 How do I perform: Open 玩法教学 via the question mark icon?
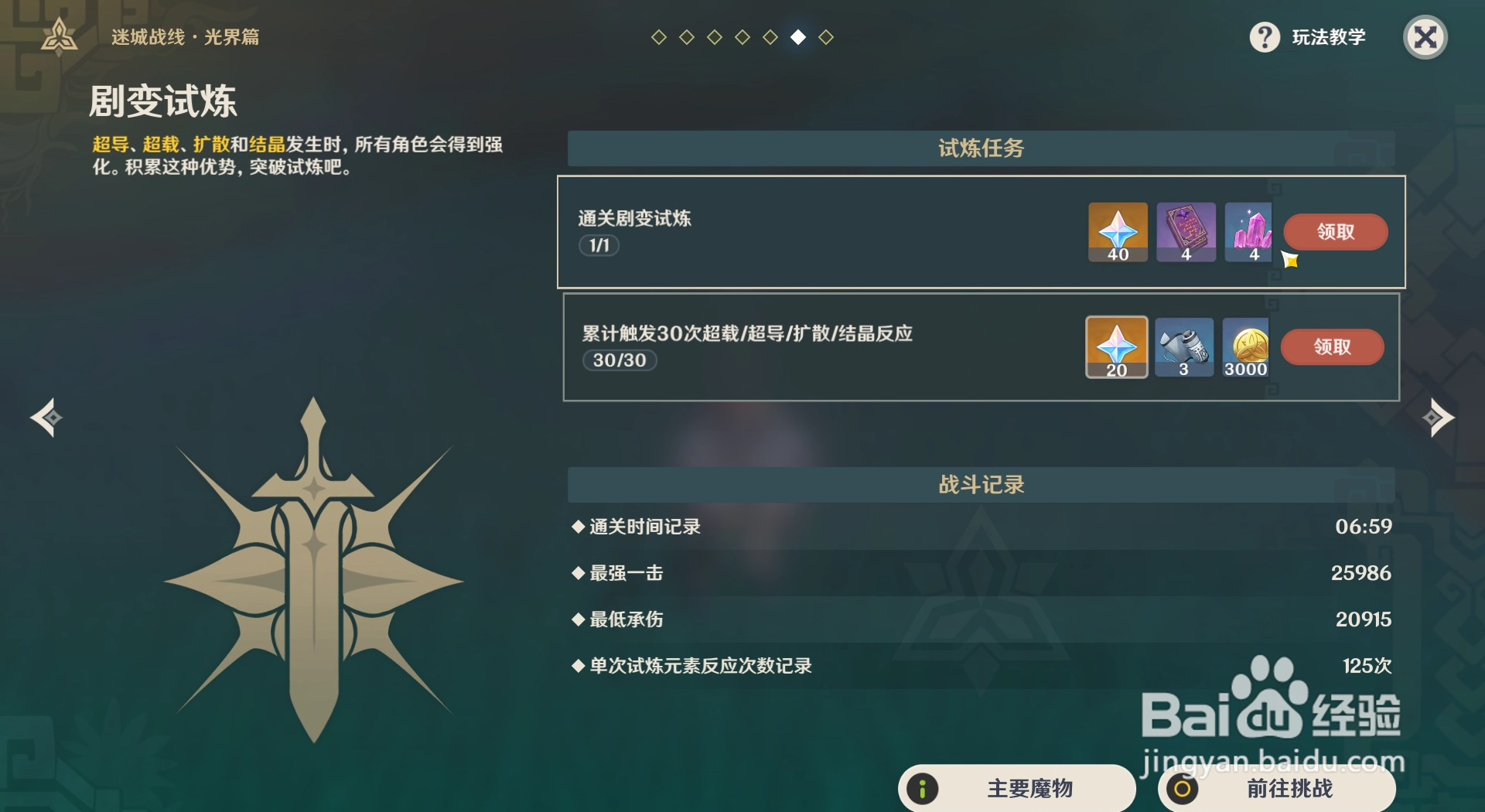point(1264,36)
